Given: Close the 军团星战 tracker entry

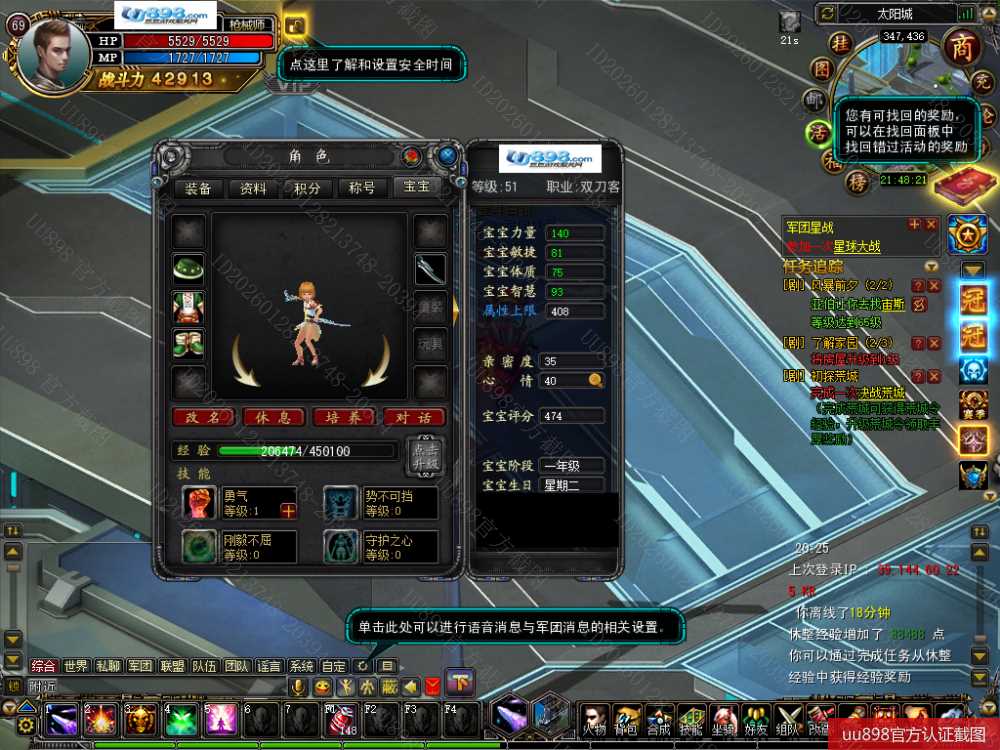Looking at the screenshot, I should 931,225.
